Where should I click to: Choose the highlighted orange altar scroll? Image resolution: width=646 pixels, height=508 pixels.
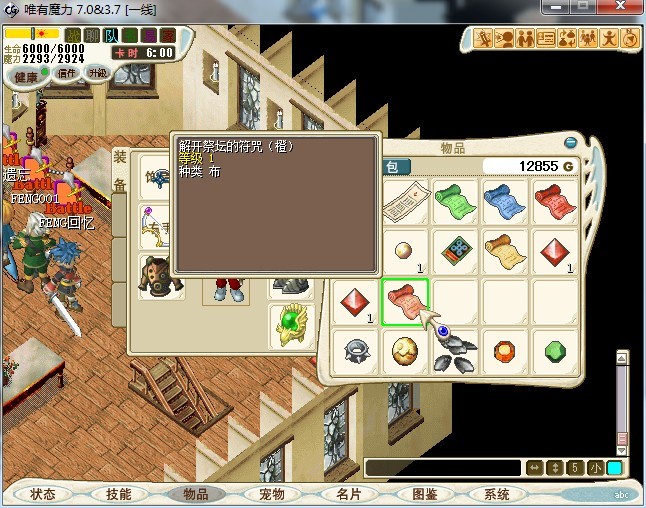(405, 299)
